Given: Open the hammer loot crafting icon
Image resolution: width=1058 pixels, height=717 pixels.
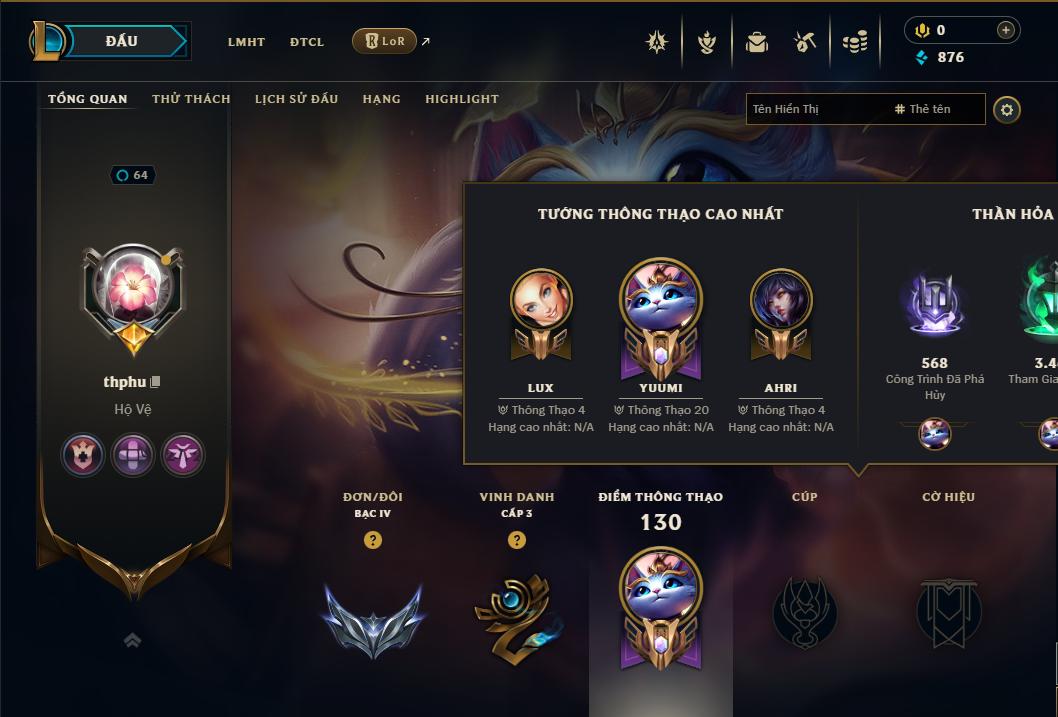Looking at the screenshot, I should tap(805, 42).
